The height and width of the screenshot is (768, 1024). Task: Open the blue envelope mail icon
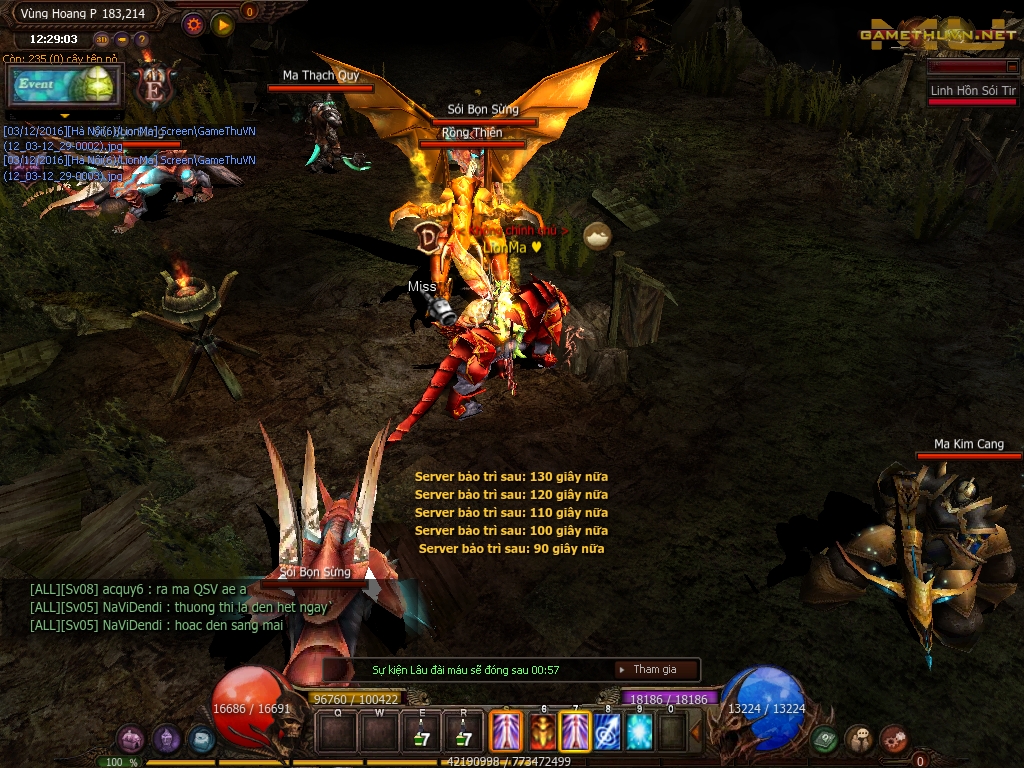(x=201, y=739)
